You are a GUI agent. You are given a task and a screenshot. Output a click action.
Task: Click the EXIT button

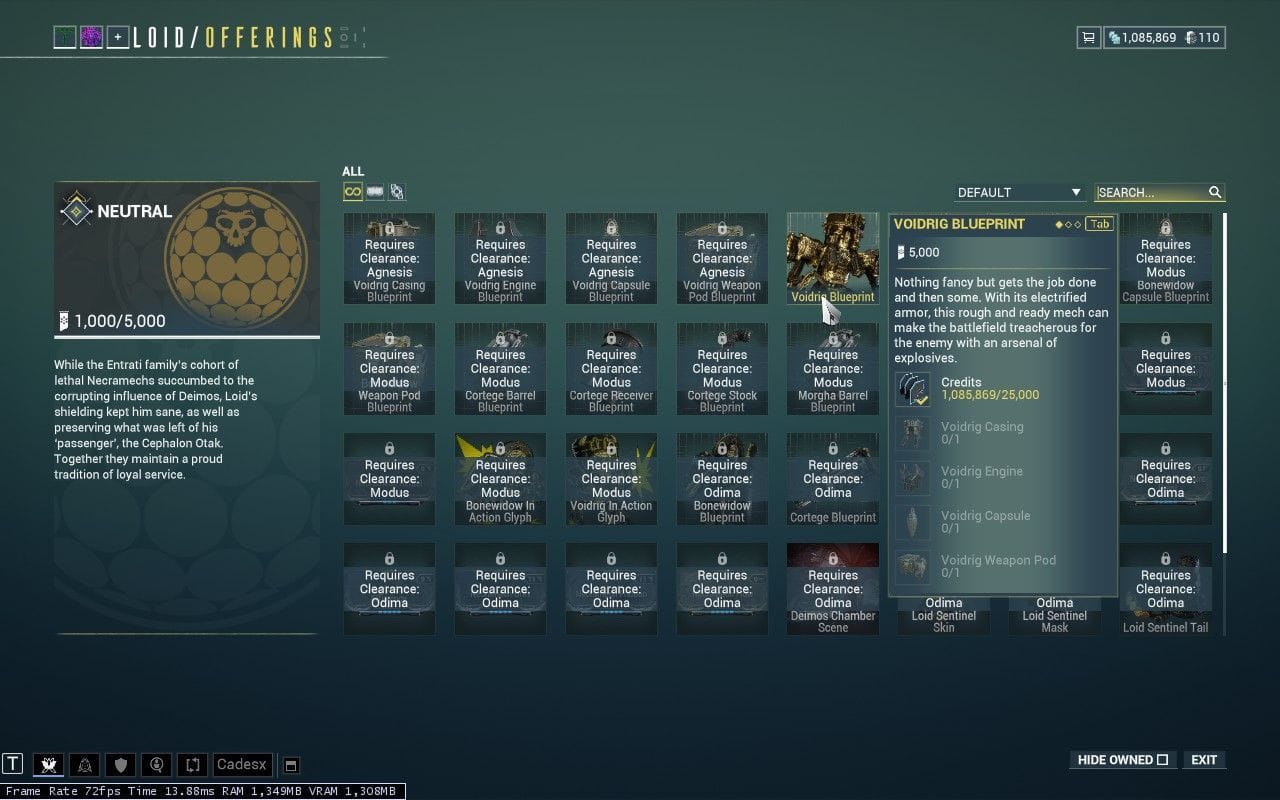pyautogui.click(x=1203, y=760)
